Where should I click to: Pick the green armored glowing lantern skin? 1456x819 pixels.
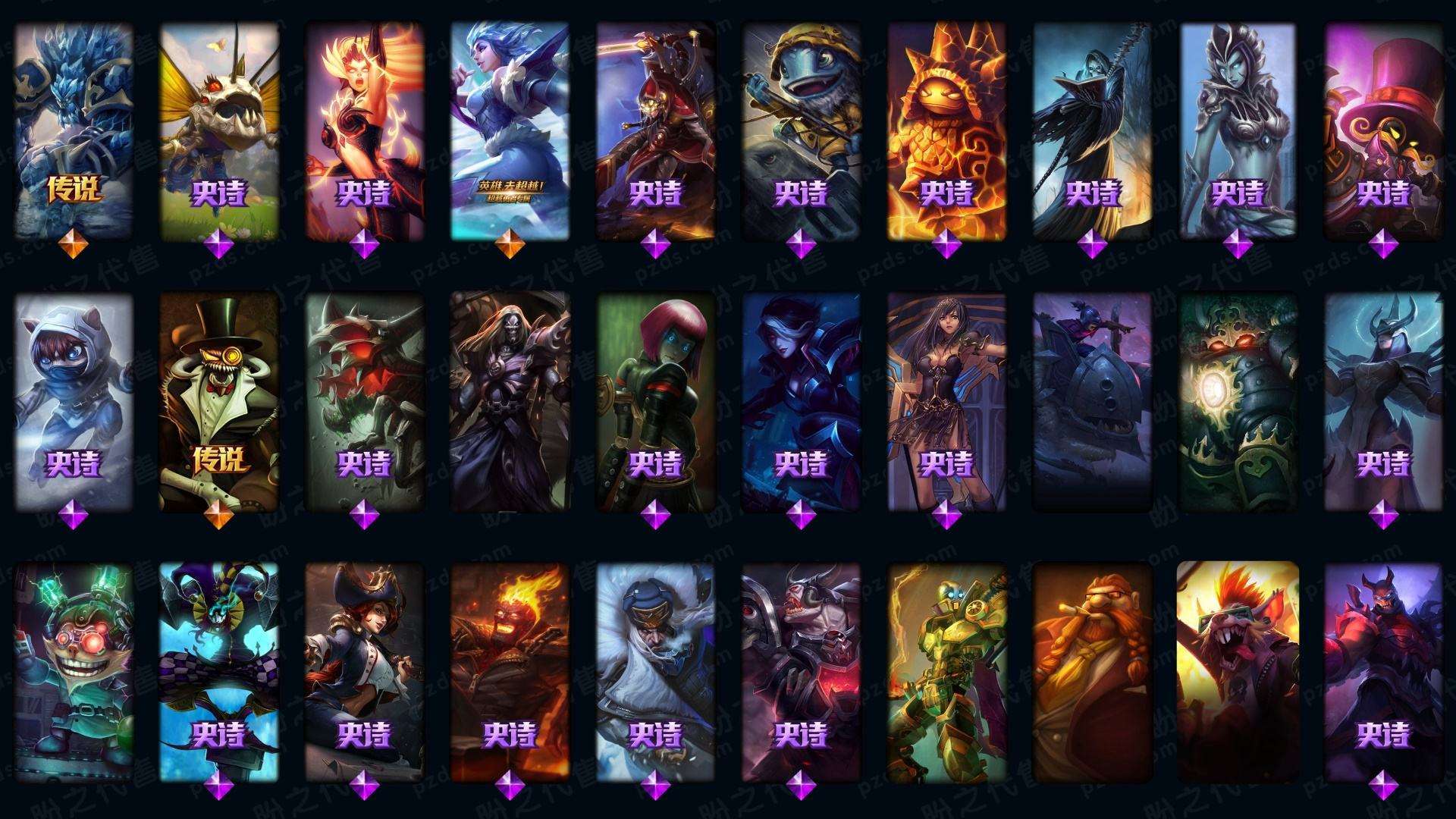(x=1238, y=400)
